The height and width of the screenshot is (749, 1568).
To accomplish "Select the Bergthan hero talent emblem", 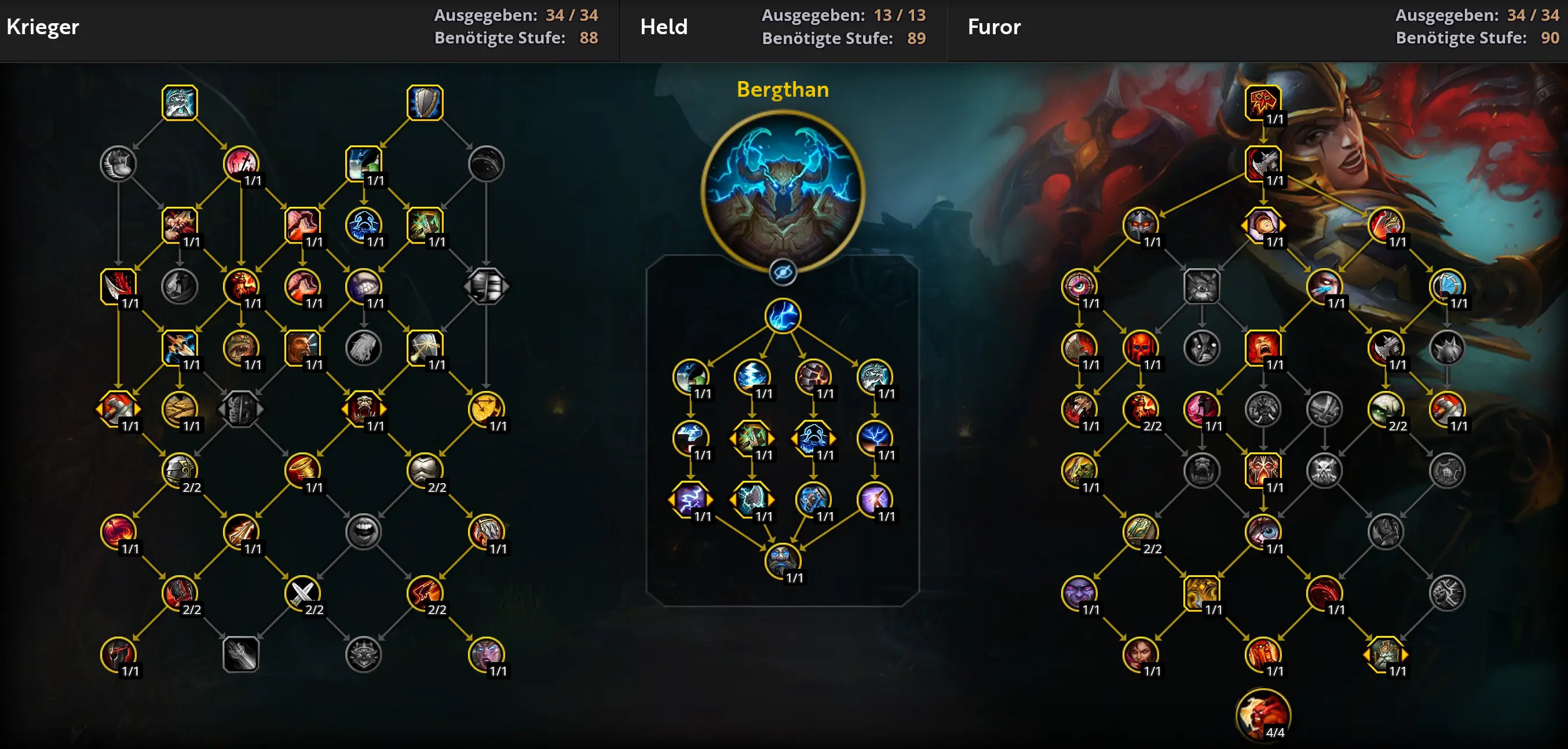I will (x=783, y=191).
